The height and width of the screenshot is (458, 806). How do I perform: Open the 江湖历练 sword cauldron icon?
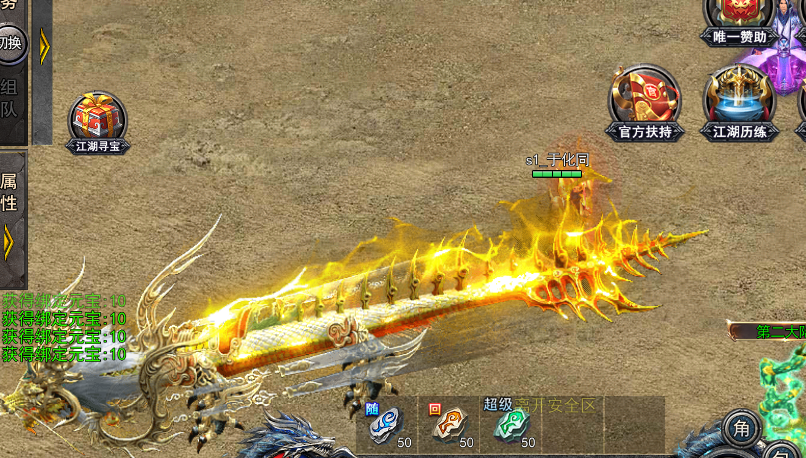click(740, 102)
